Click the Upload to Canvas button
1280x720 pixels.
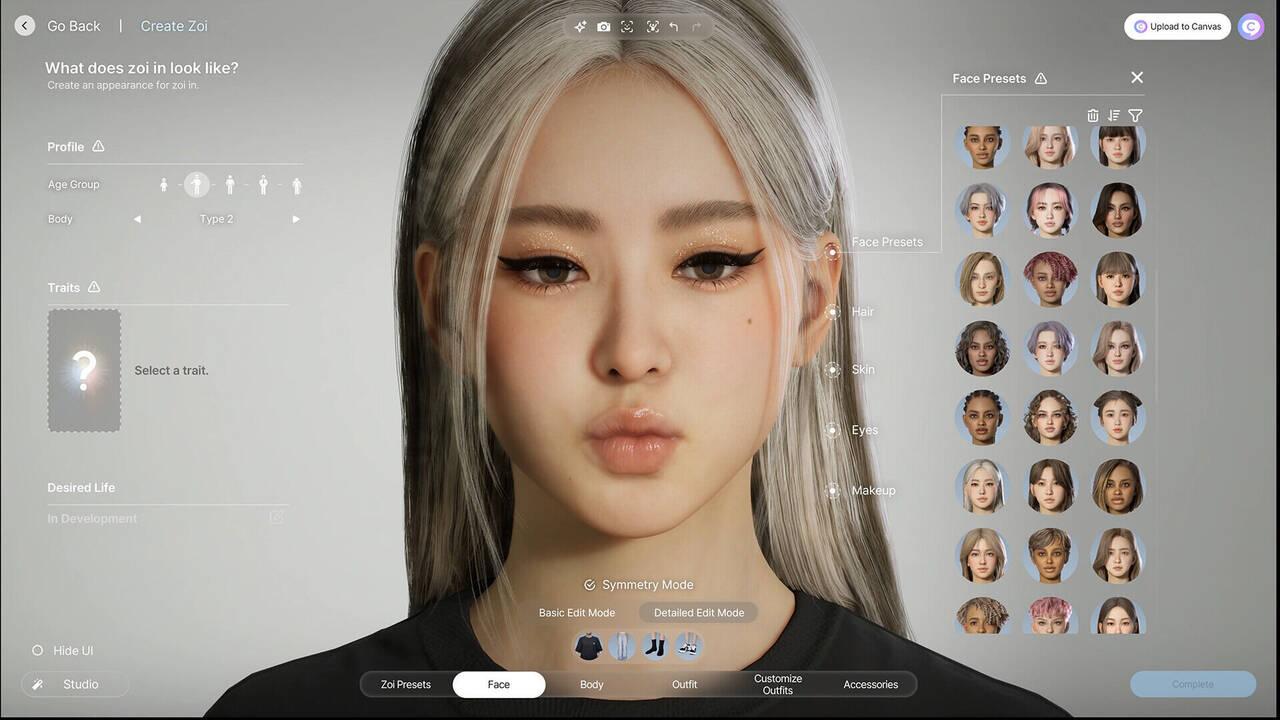coord(1177,26)
